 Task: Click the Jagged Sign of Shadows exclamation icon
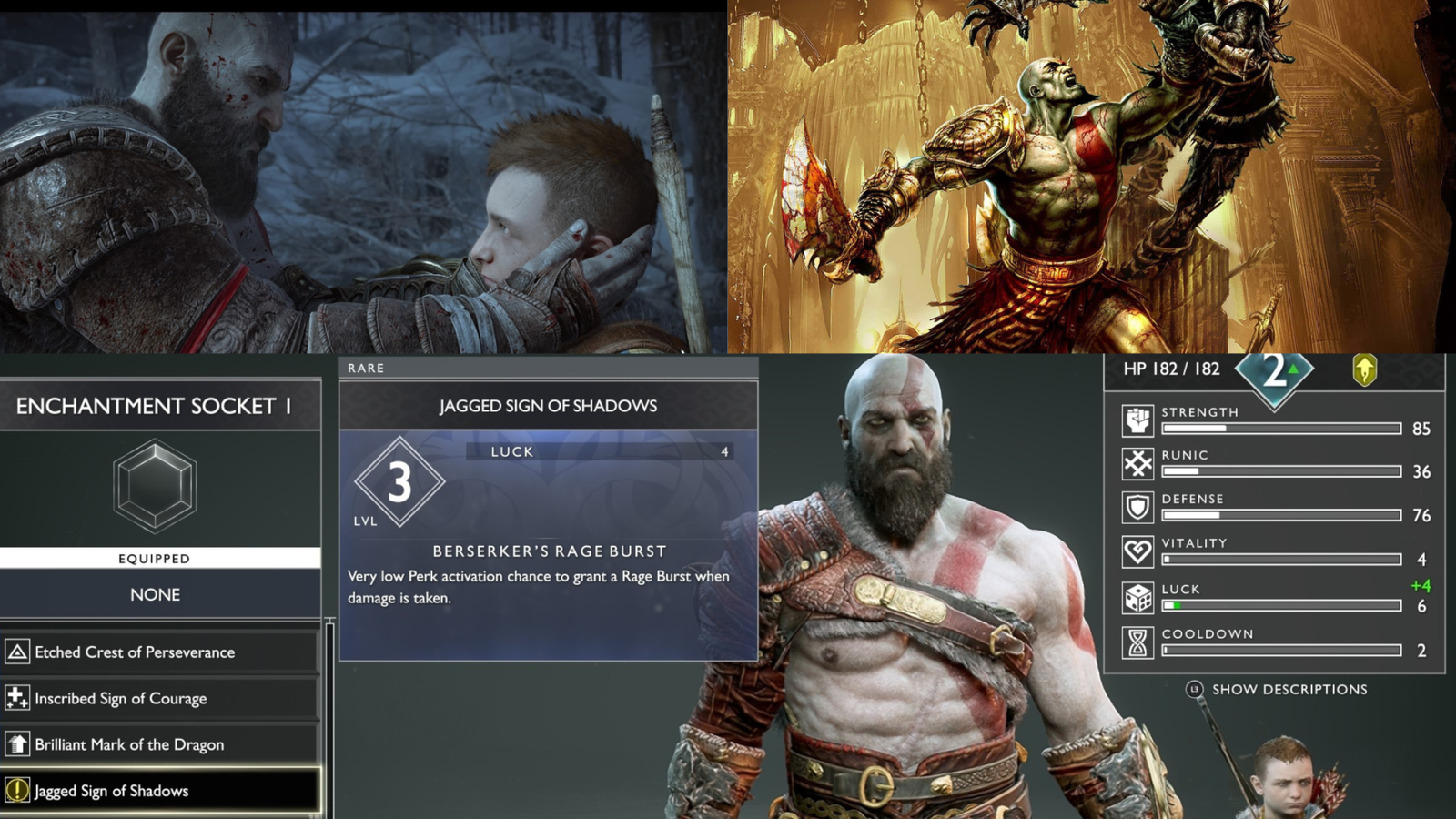(x=18, y=791)
